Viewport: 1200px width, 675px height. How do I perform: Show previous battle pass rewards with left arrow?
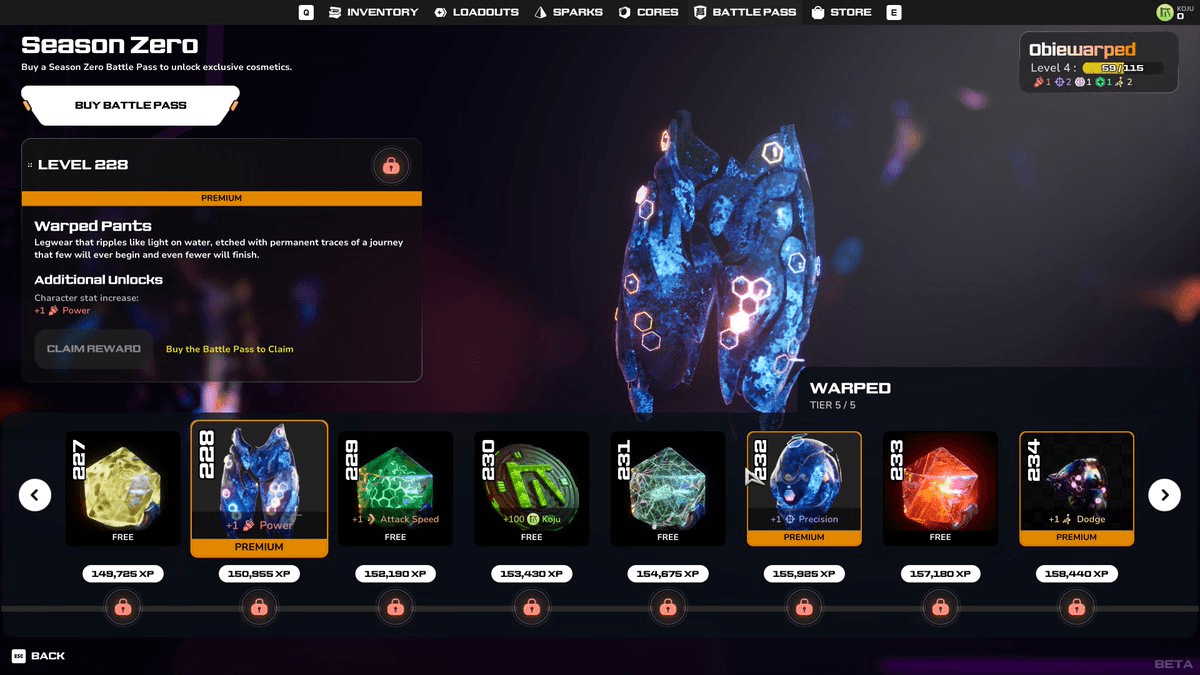click(35, 494)
